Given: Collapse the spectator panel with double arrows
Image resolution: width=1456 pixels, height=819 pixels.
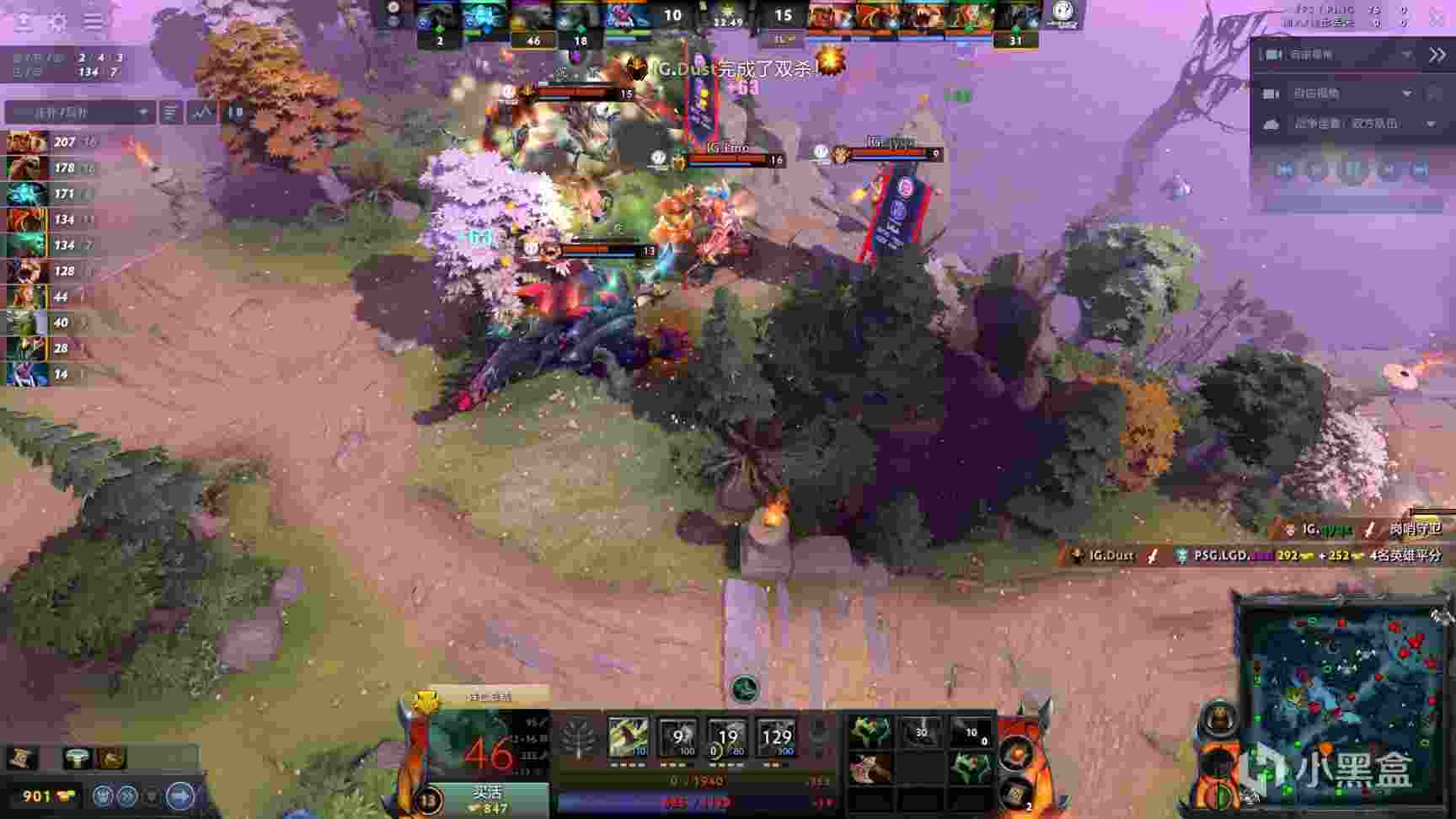Looking at the screenshot, I should tap(1437, 55).
